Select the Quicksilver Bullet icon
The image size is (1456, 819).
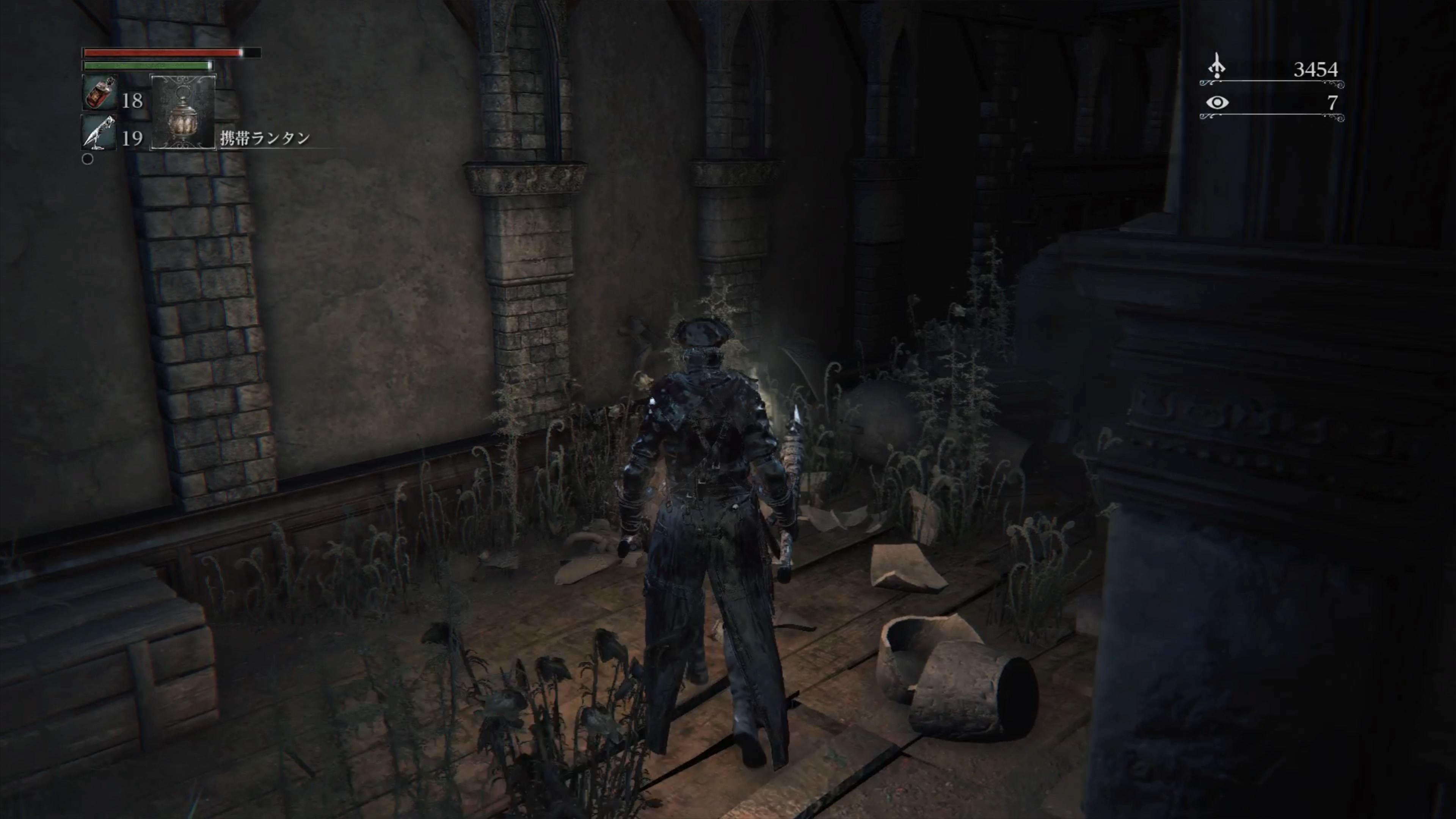[99, 133]
